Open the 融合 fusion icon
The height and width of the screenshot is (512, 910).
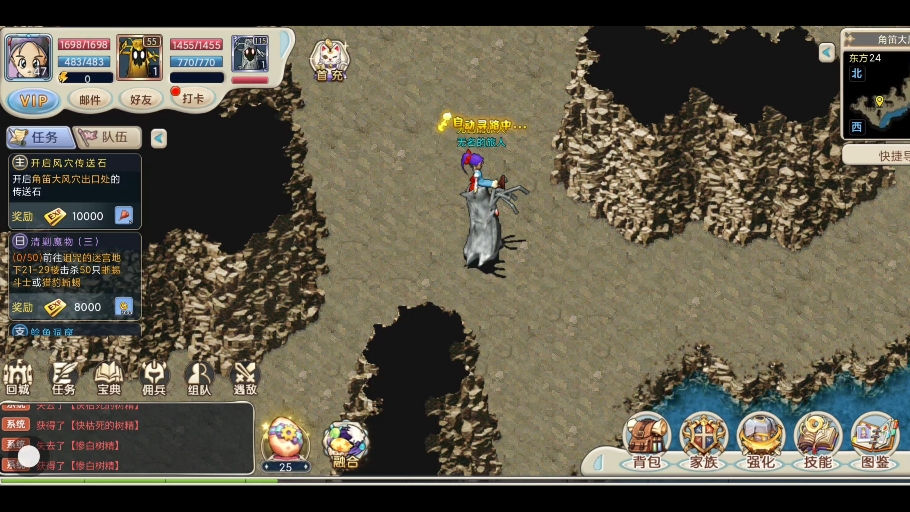pos(345,445)
